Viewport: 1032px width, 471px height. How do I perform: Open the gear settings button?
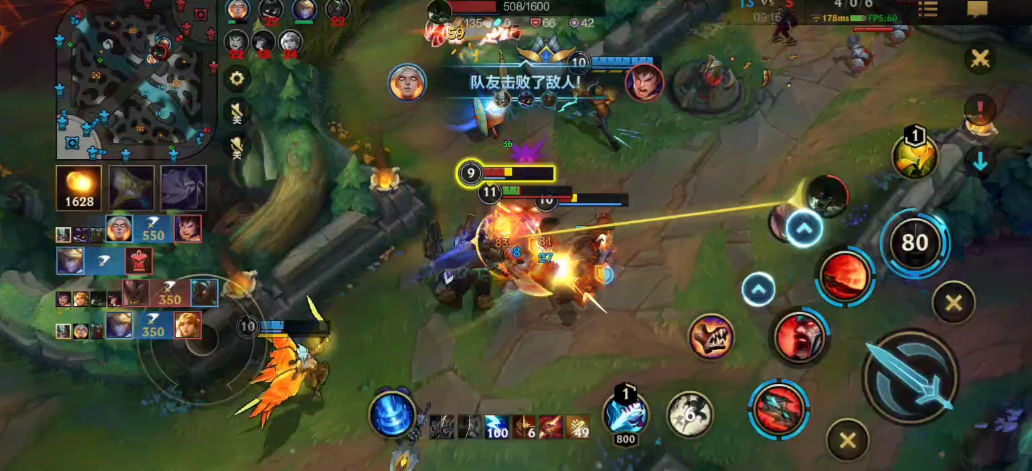point(237,78)
